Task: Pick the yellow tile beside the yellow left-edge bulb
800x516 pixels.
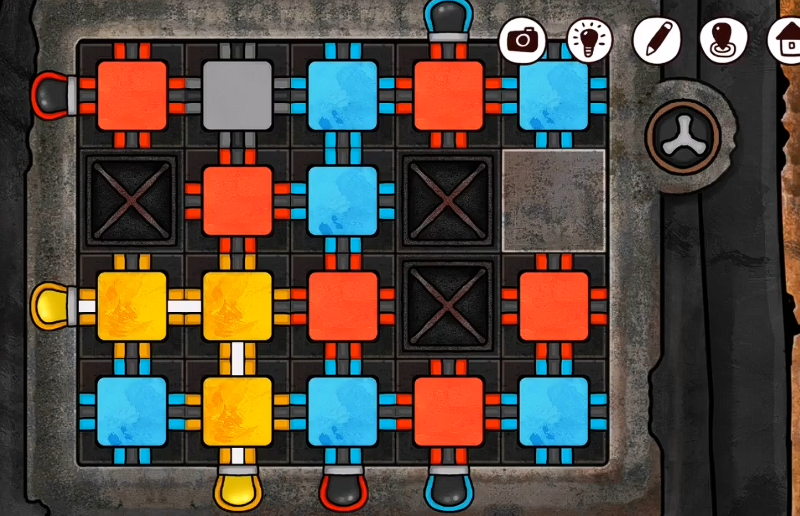Action: (x=132, y=306)
